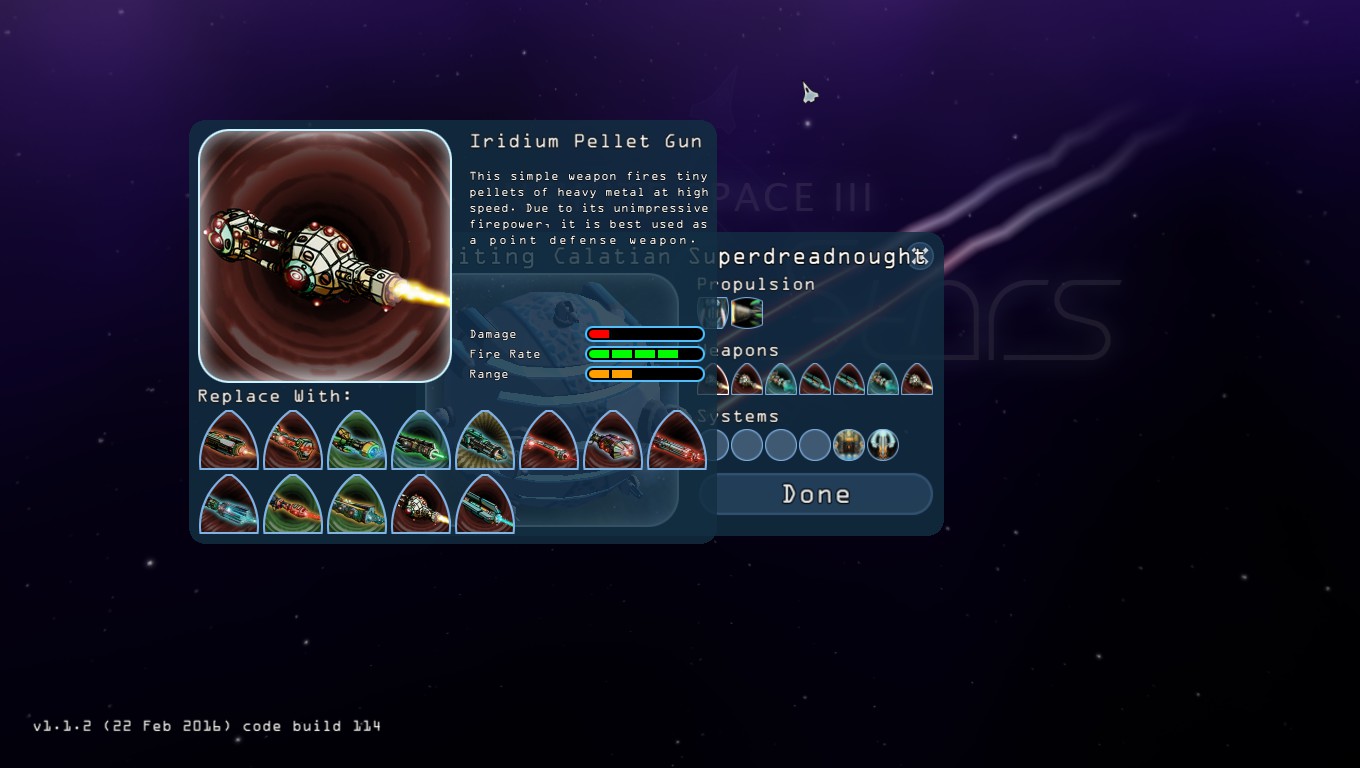Select the trident-shaped system slot
The image size is (1360, 768).
coord(883,445)
